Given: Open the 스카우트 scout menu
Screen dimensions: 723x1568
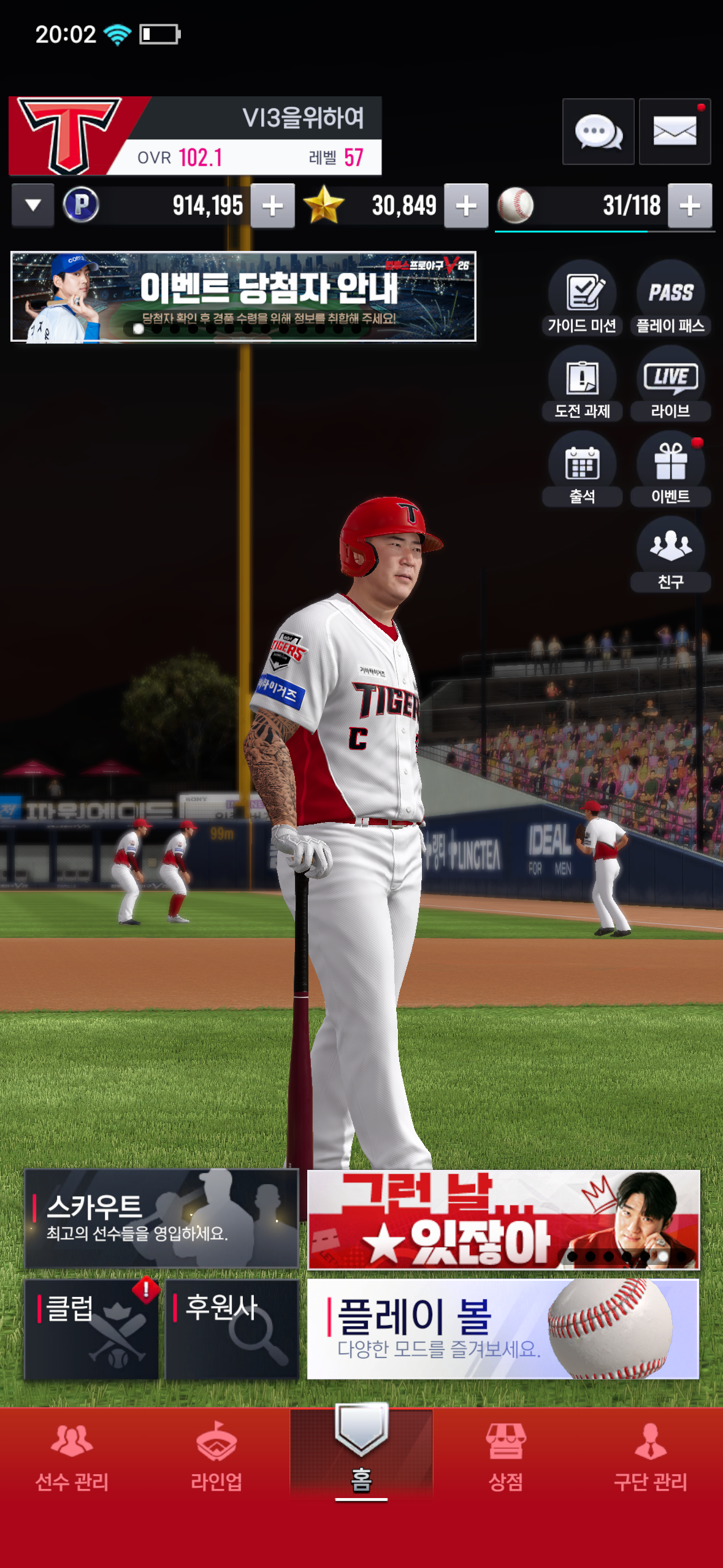Looking at the screenshot, I should [161, 1218].
